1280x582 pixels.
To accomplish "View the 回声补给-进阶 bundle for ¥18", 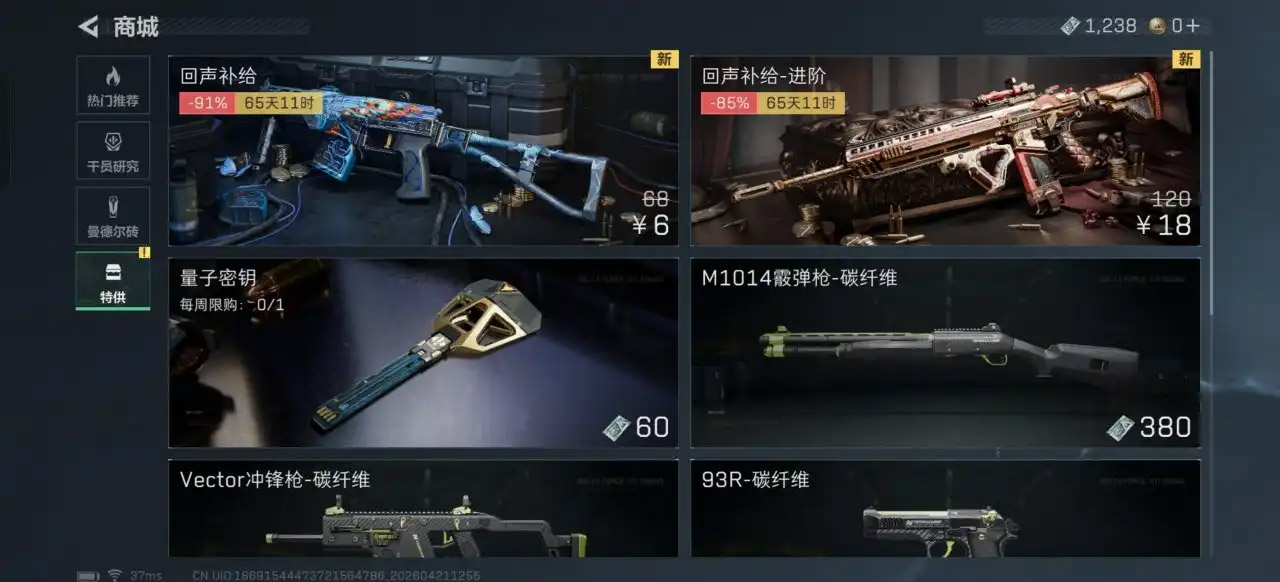I will 945,150.
